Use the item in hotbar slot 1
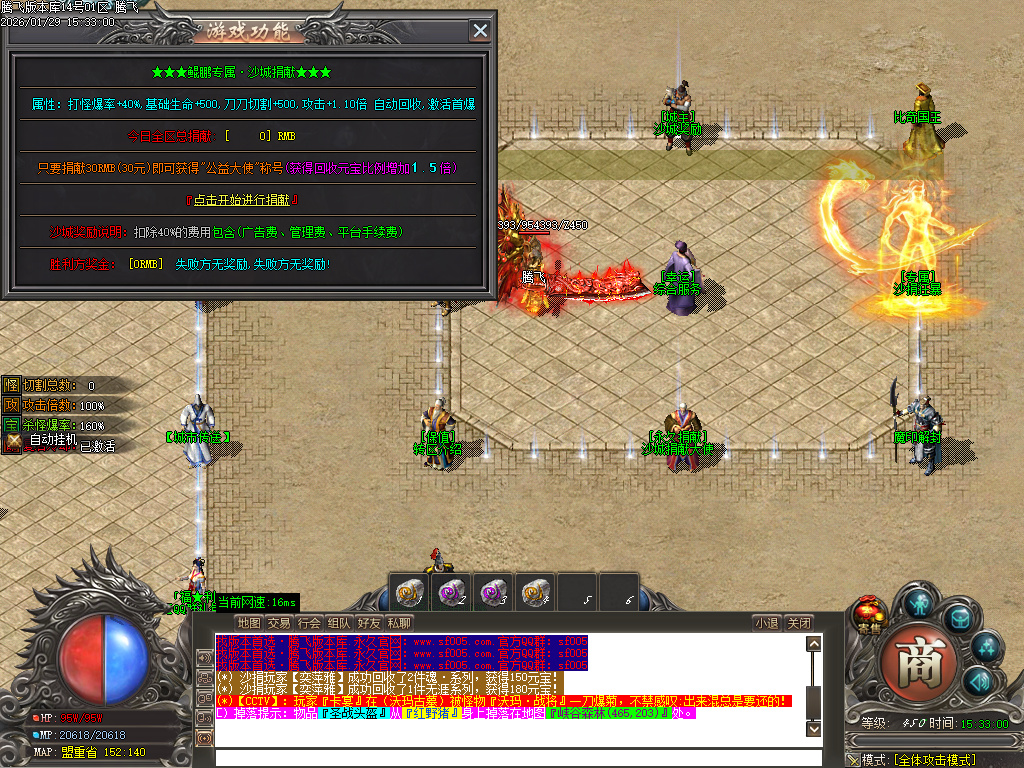Viewport: 1024px width, 768px height. [x=409, y=591]
